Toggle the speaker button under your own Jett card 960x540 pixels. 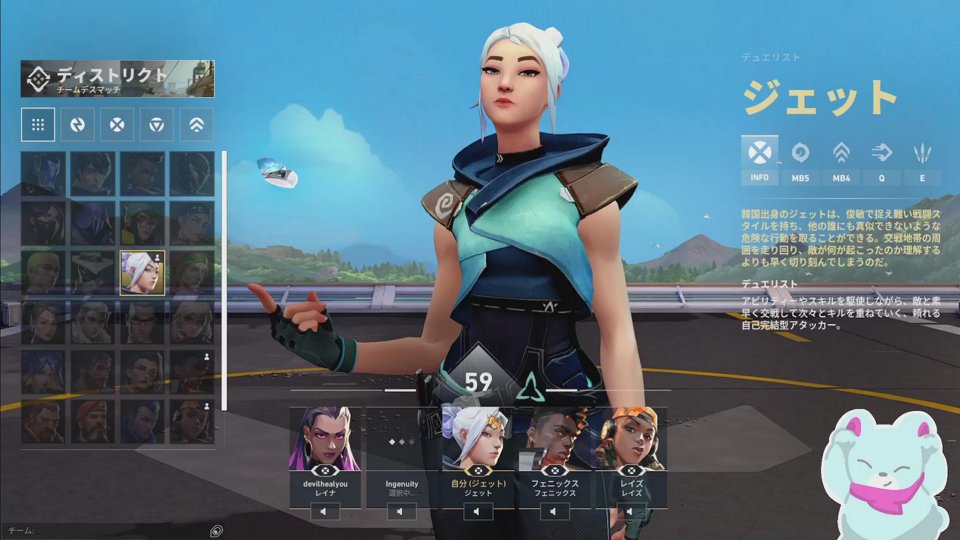coord(477,512)
